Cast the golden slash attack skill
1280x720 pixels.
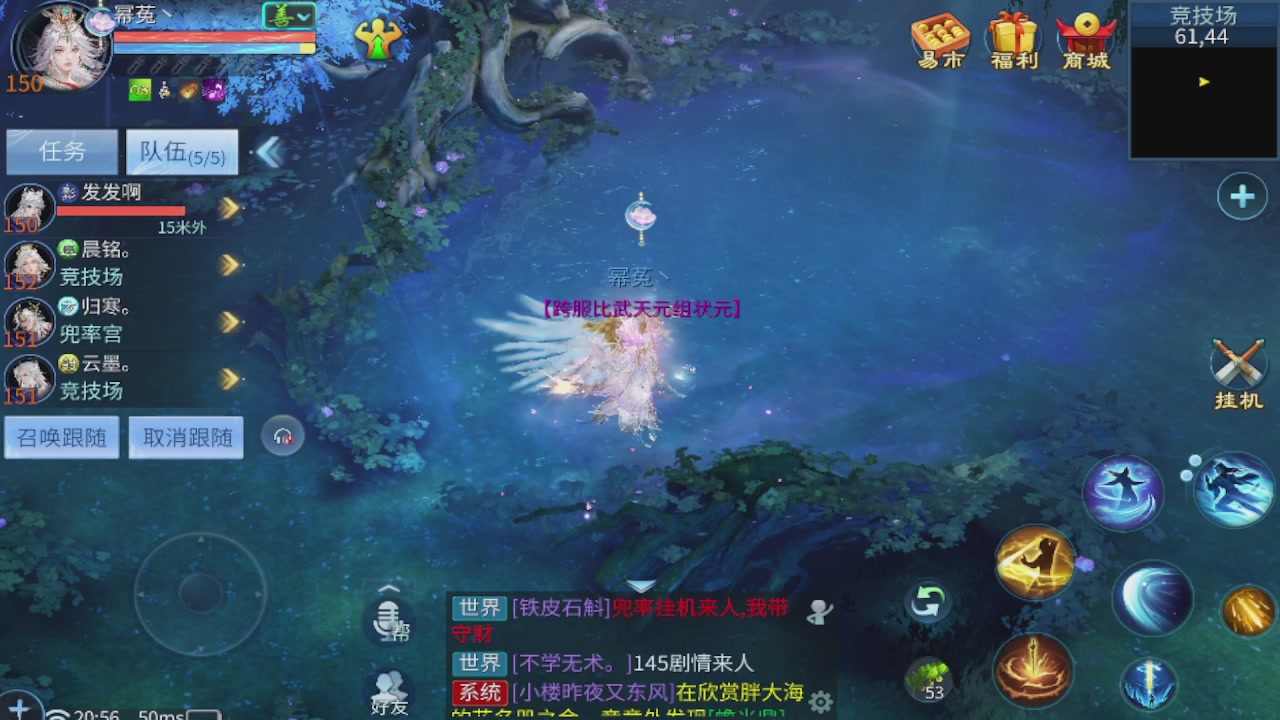(1035, 563)
